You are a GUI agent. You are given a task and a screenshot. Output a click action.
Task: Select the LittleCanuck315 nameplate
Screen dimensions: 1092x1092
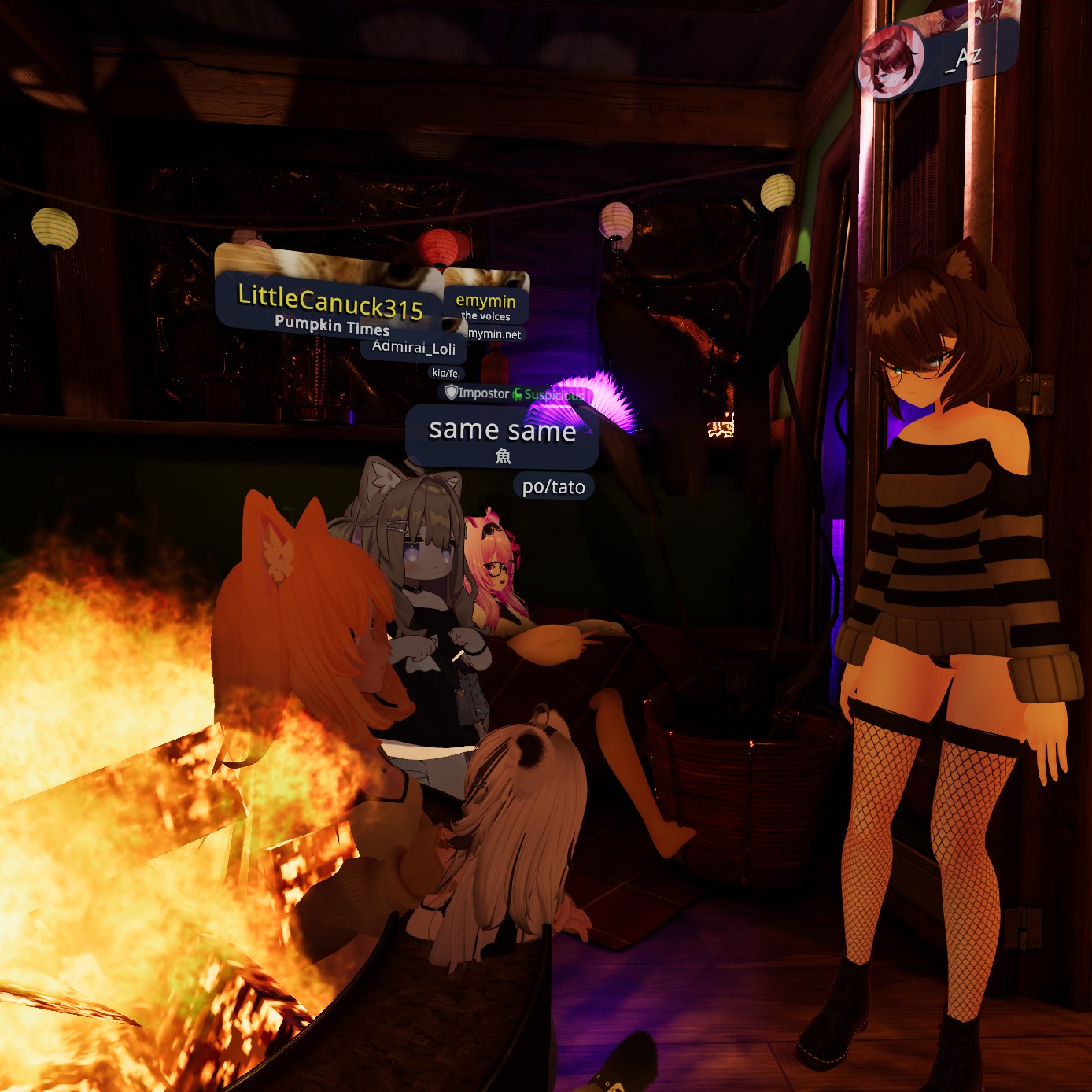[x=330, y=303]
